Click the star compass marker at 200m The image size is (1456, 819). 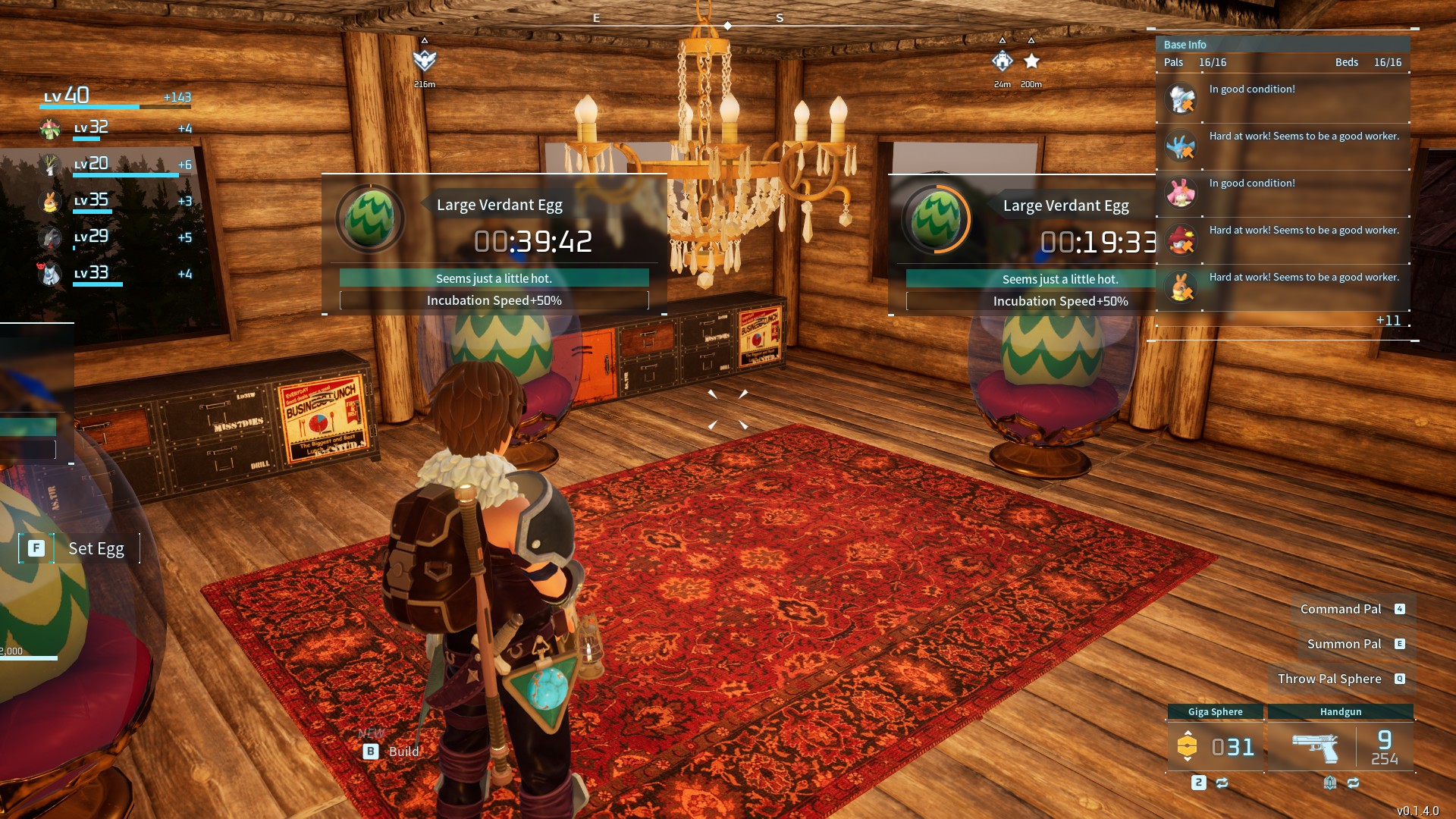tap(1031, 61)
